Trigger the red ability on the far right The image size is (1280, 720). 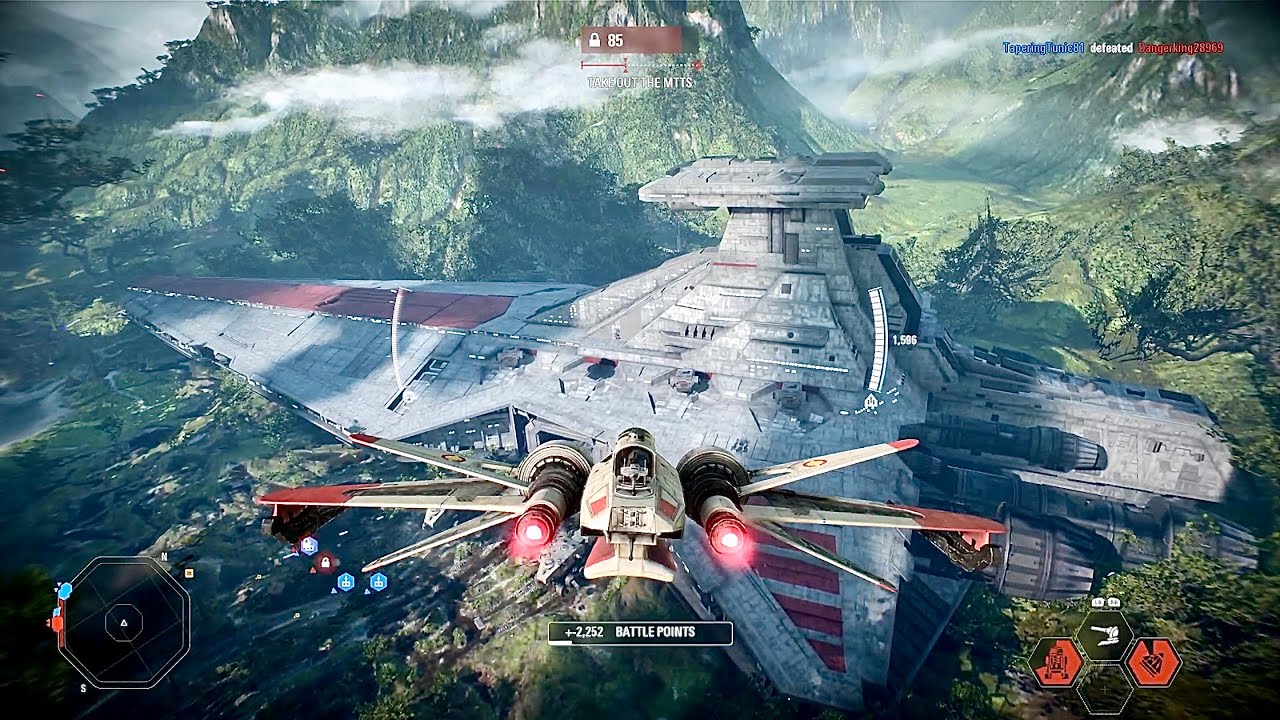[x=1153, y=661]
